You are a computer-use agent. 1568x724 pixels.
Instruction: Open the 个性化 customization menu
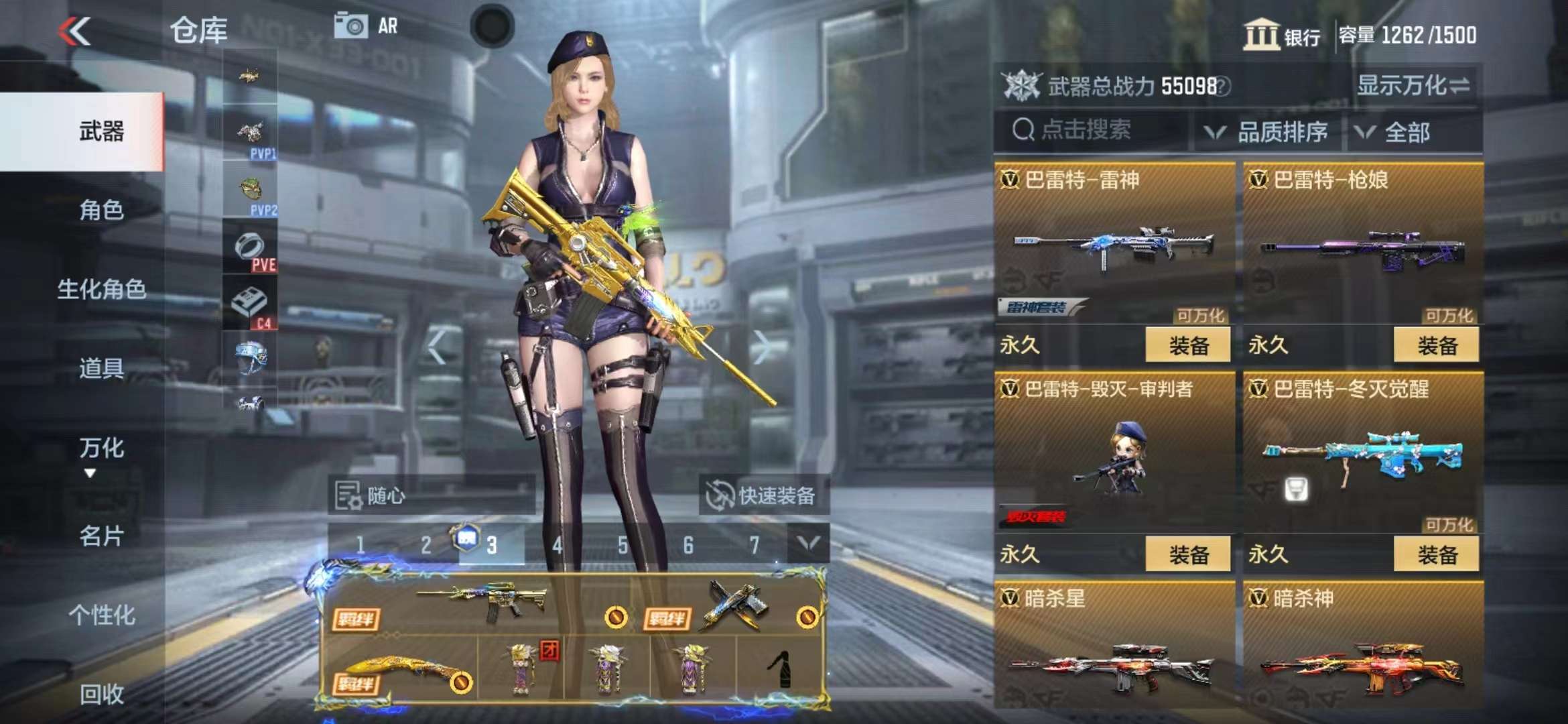click(x=101, y=615)
